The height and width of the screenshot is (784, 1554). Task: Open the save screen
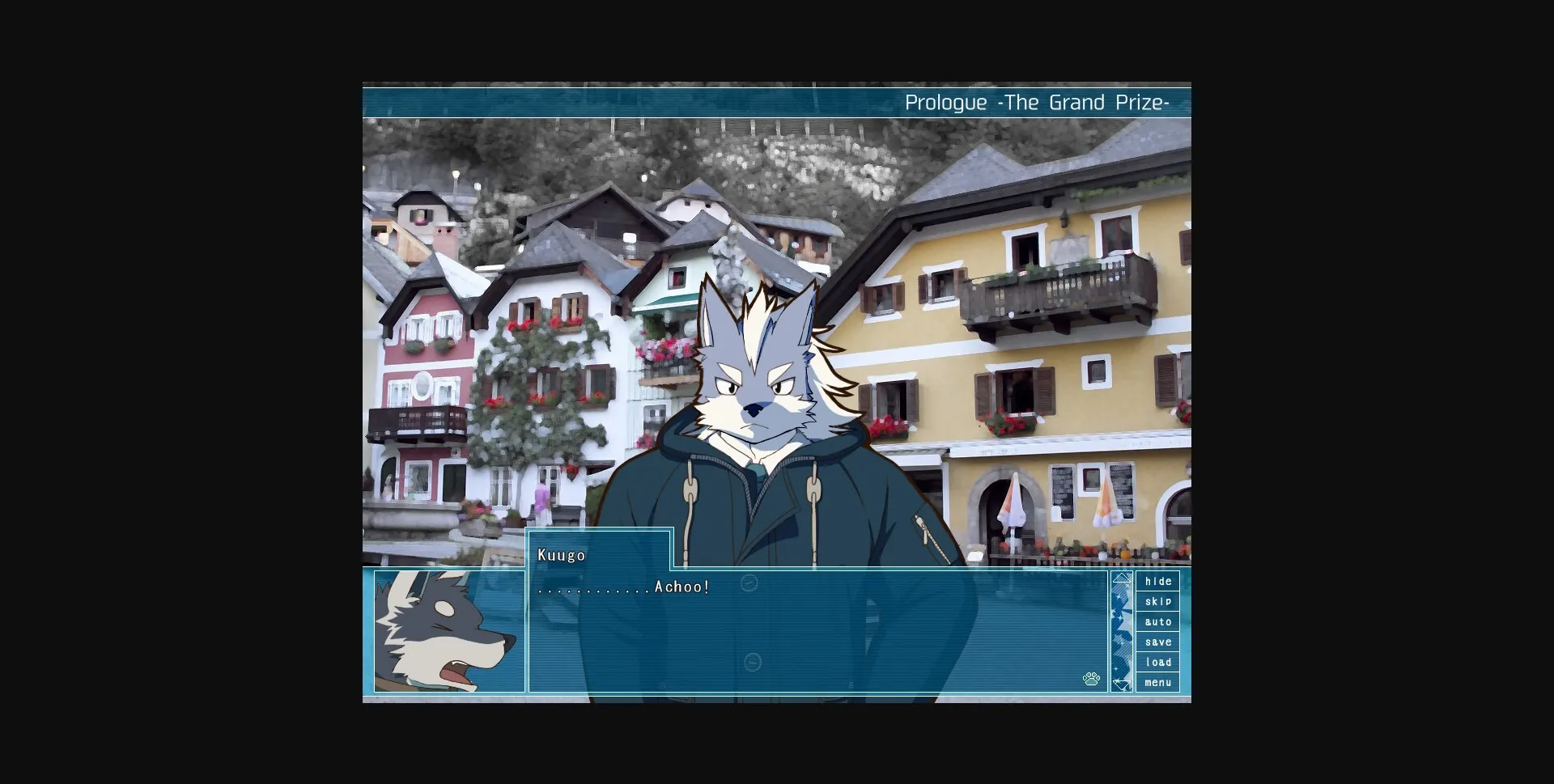tap(1158, 642)
